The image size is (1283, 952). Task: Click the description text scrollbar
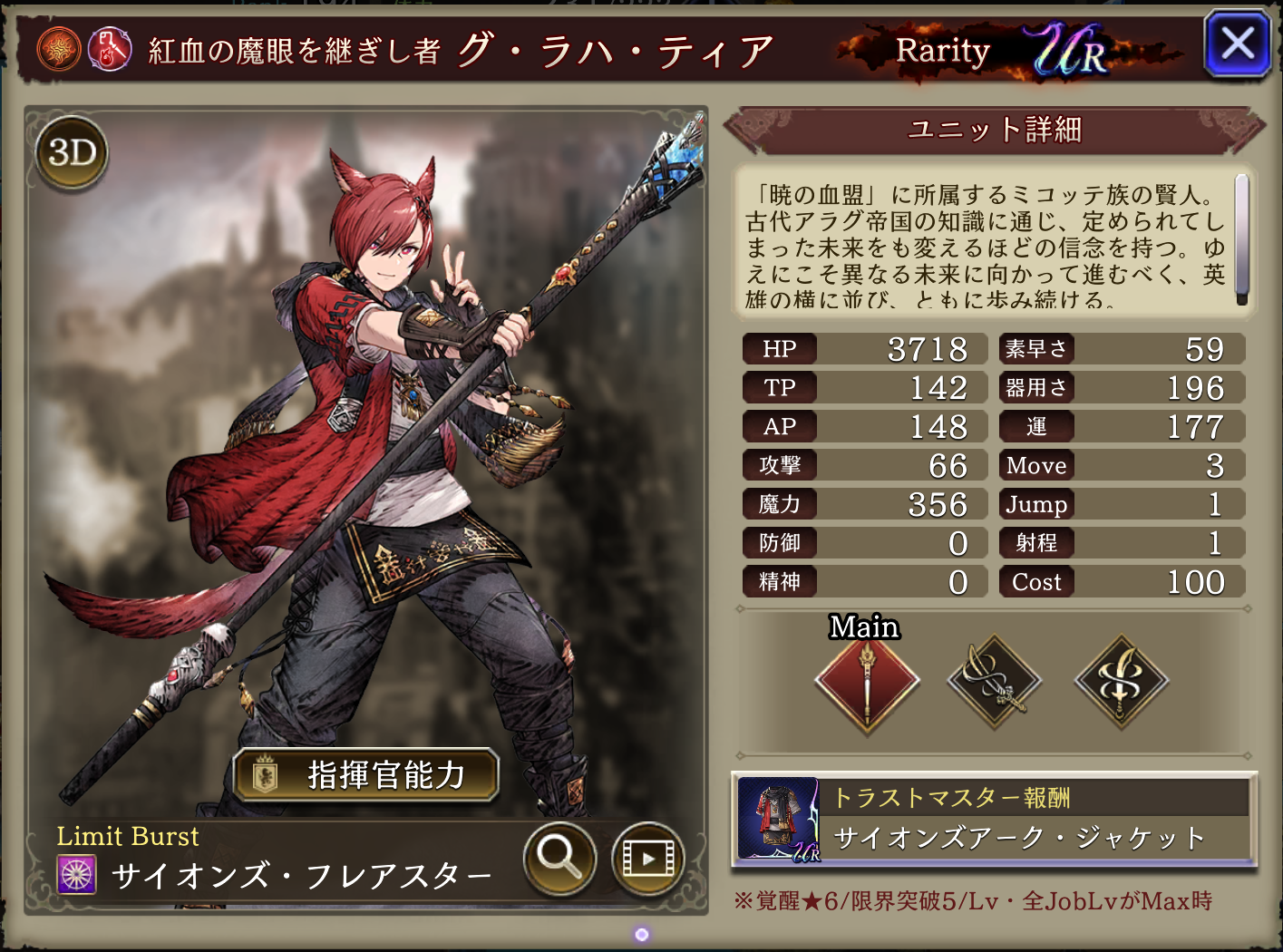tap(1241, 239)
